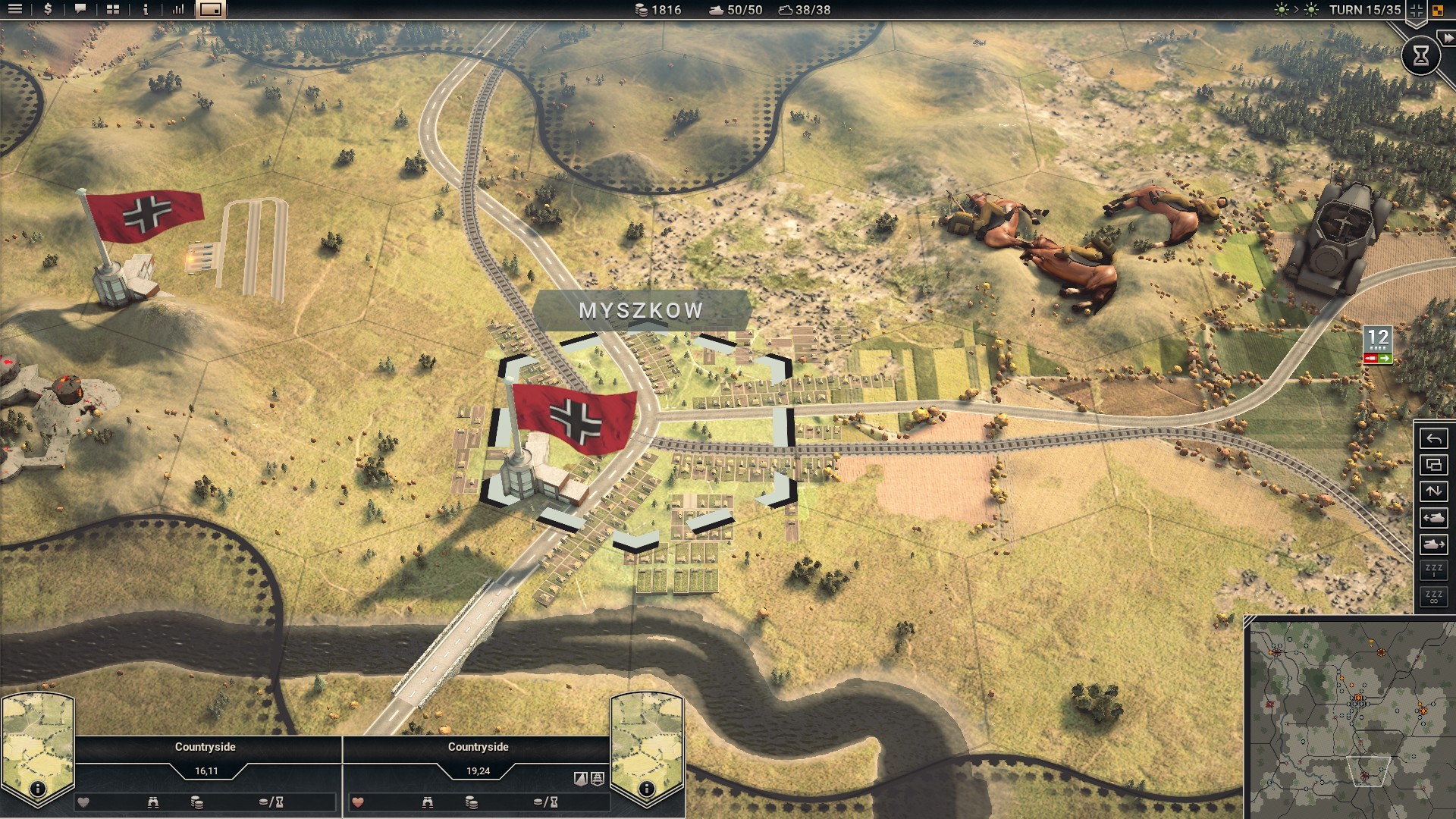Open the main menu hamburger icon

(14, 10)
